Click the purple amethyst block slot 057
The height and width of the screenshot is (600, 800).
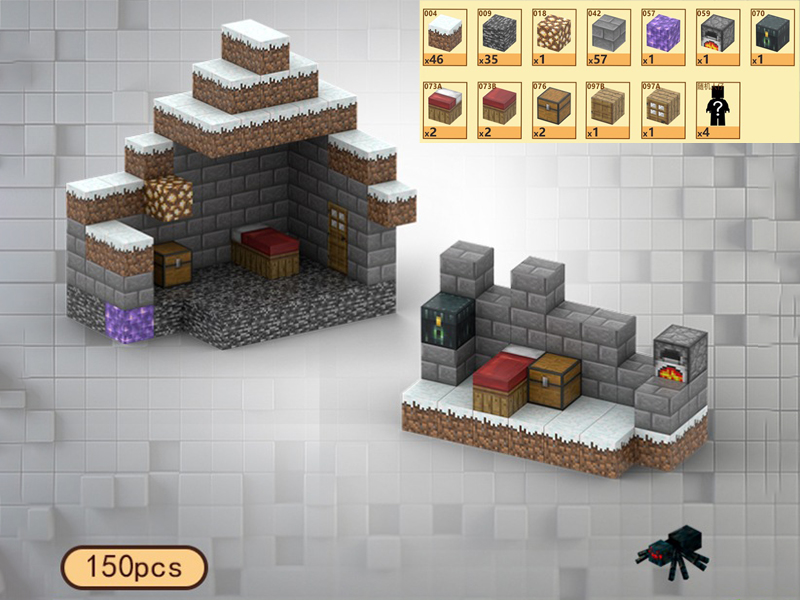[x=661, y=35]
